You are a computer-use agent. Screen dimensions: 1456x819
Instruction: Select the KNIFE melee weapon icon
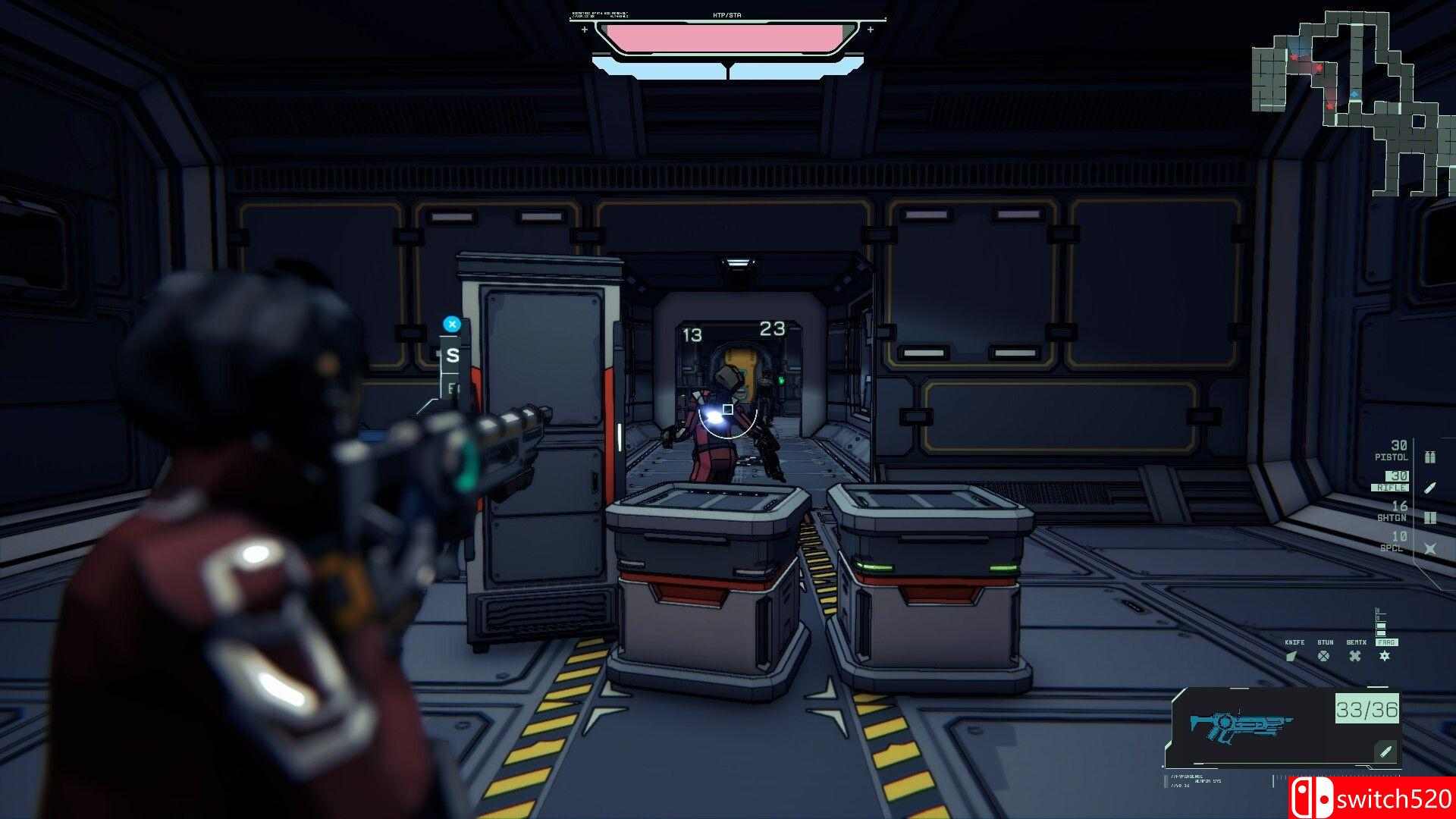click(1292, 656)
